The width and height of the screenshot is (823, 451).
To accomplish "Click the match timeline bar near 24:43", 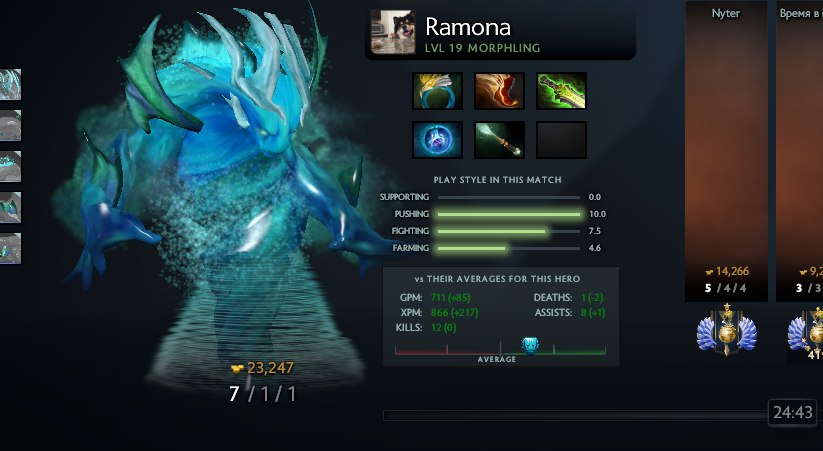I will click(574, 414).
